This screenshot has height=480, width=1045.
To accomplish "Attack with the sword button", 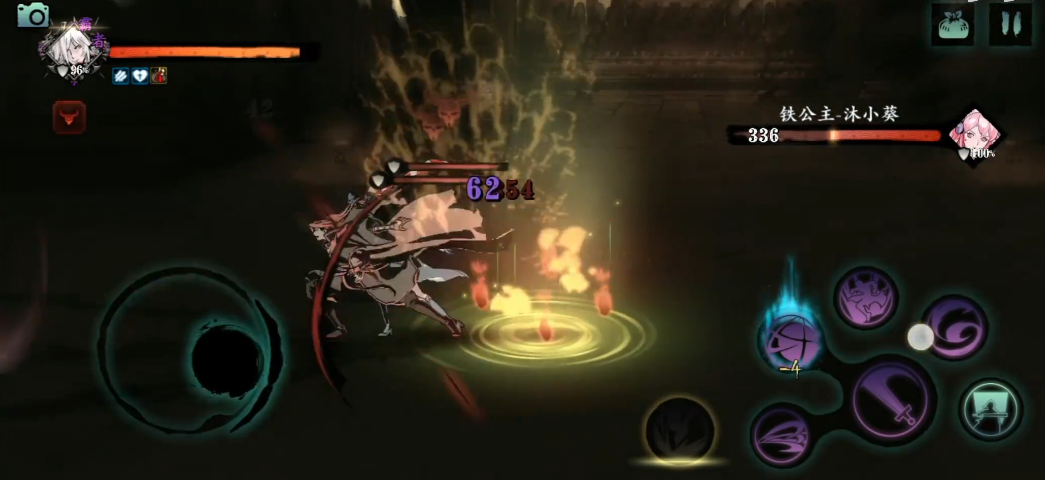I will tap(893, 399).
